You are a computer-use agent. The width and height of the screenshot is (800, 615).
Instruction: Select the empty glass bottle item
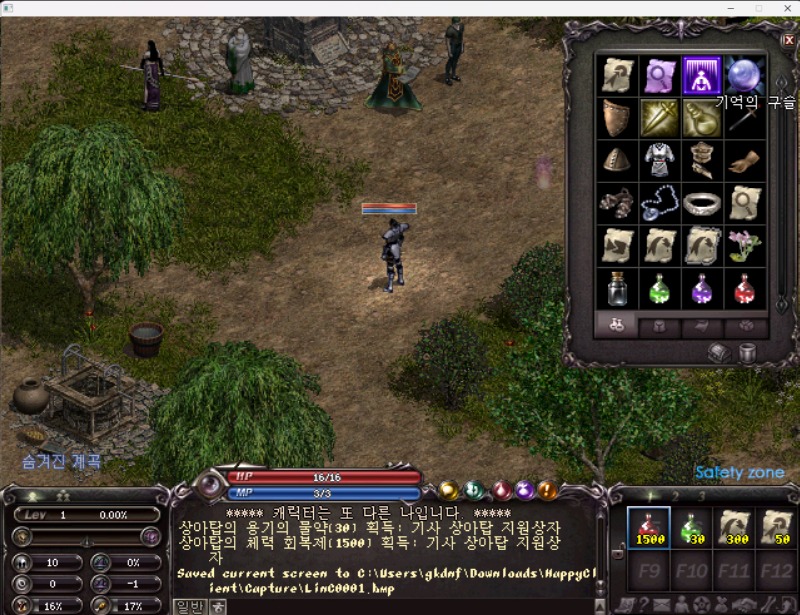[x=617, y=289]
